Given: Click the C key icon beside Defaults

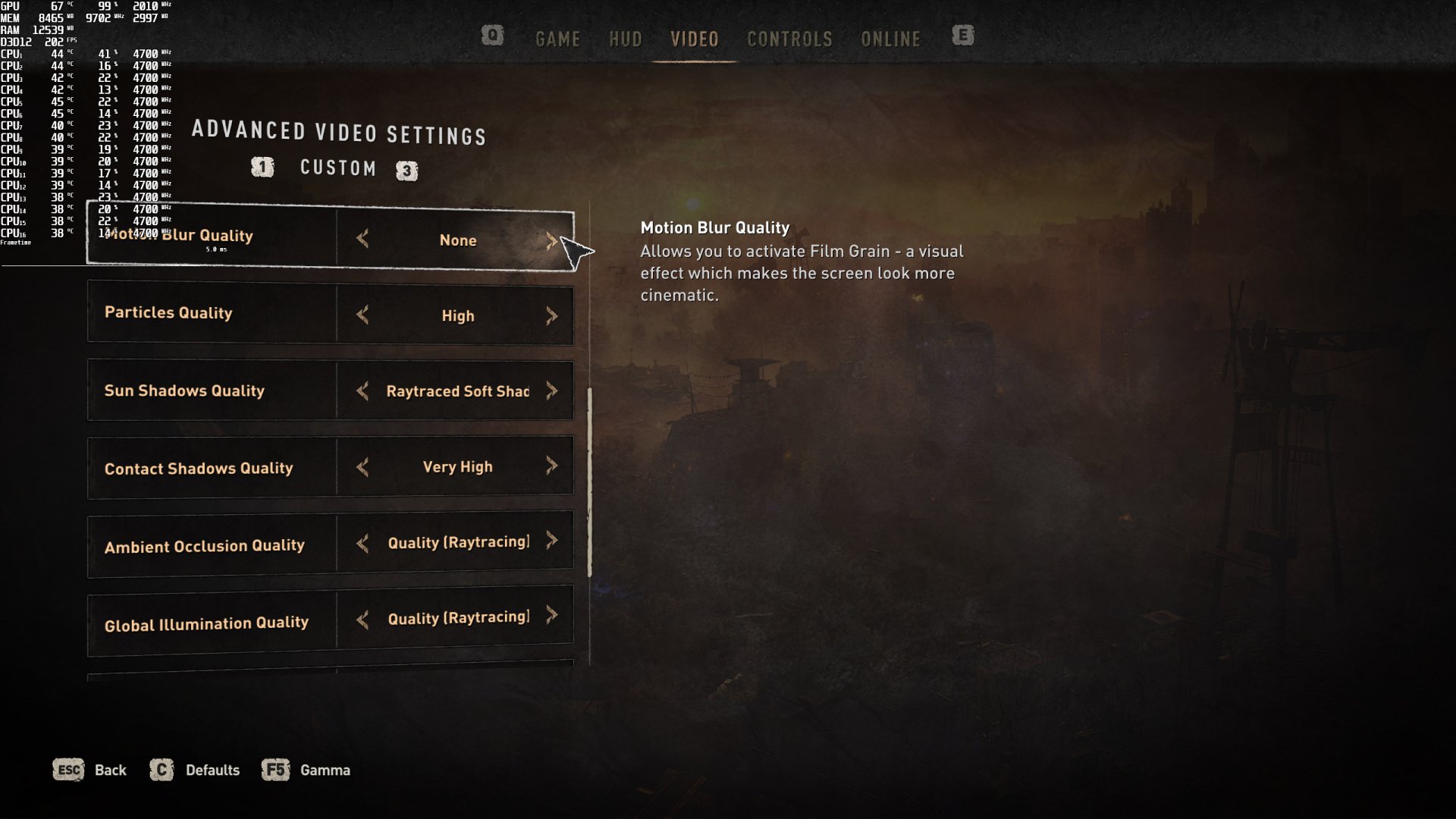Looking at the screenshot, I should click(162, 770).
